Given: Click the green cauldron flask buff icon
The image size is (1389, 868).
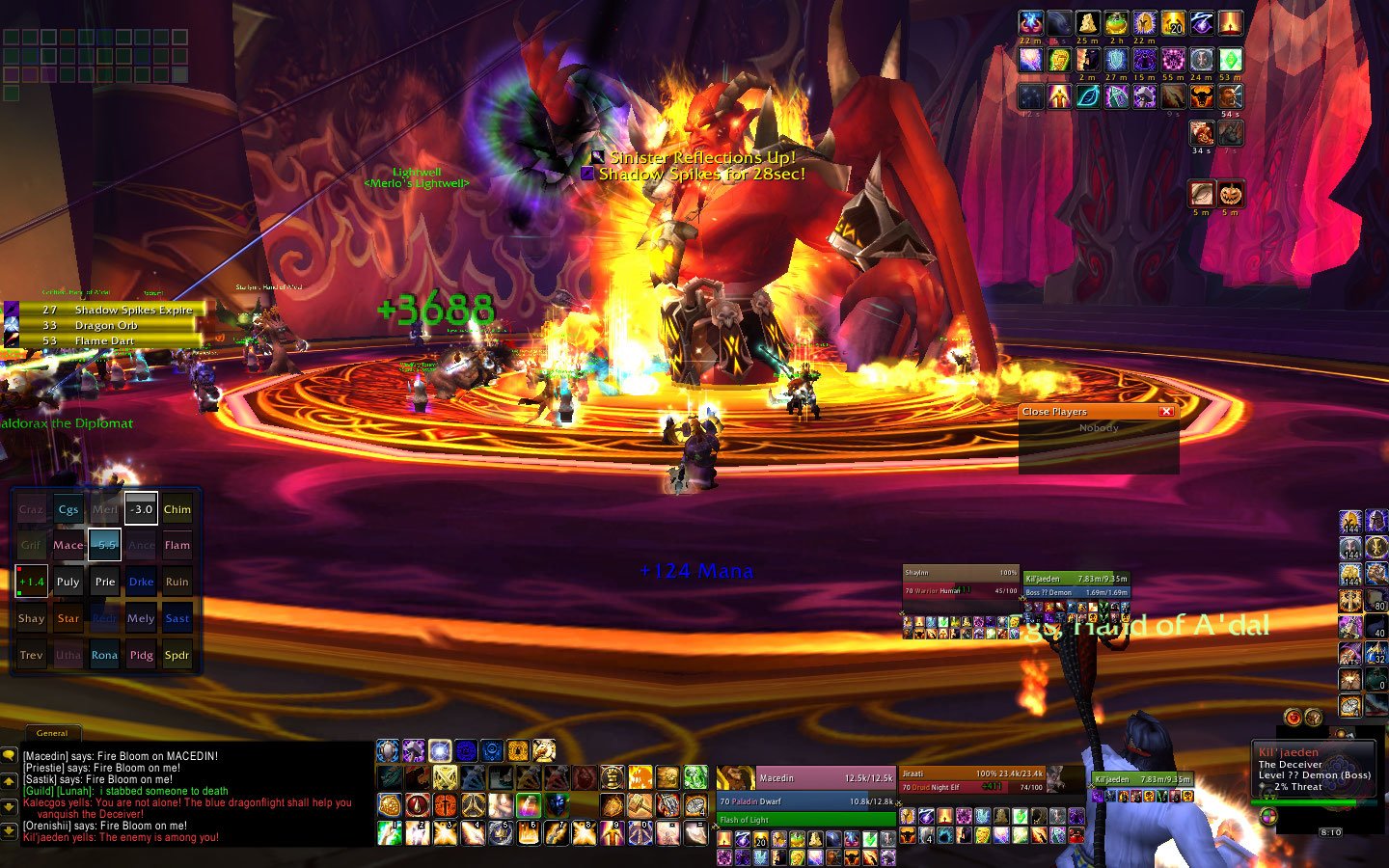Looking at the screenshot, I should (1116, 23).
